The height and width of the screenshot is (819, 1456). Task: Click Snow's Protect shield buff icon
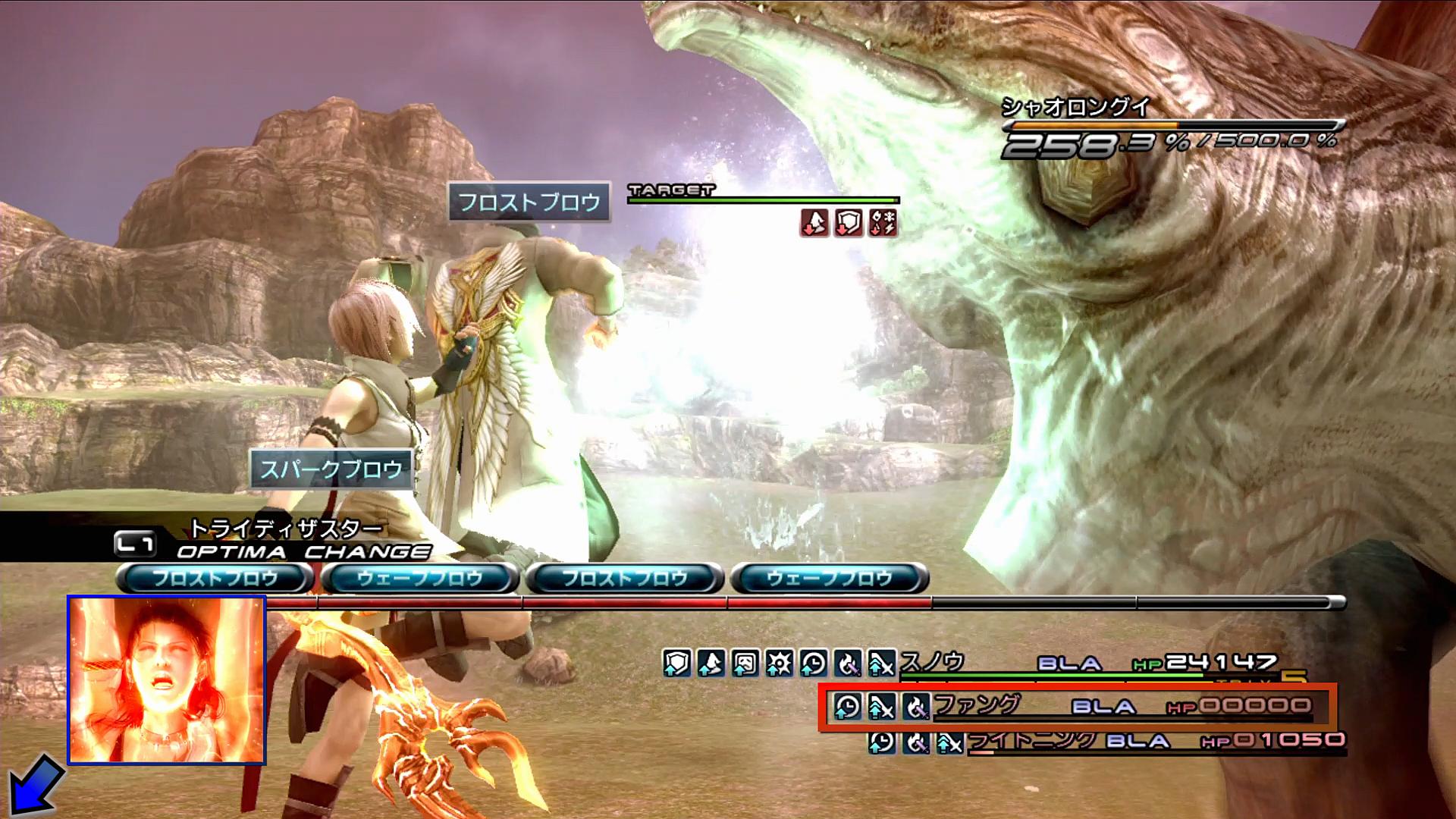click(x=676, y=664)
